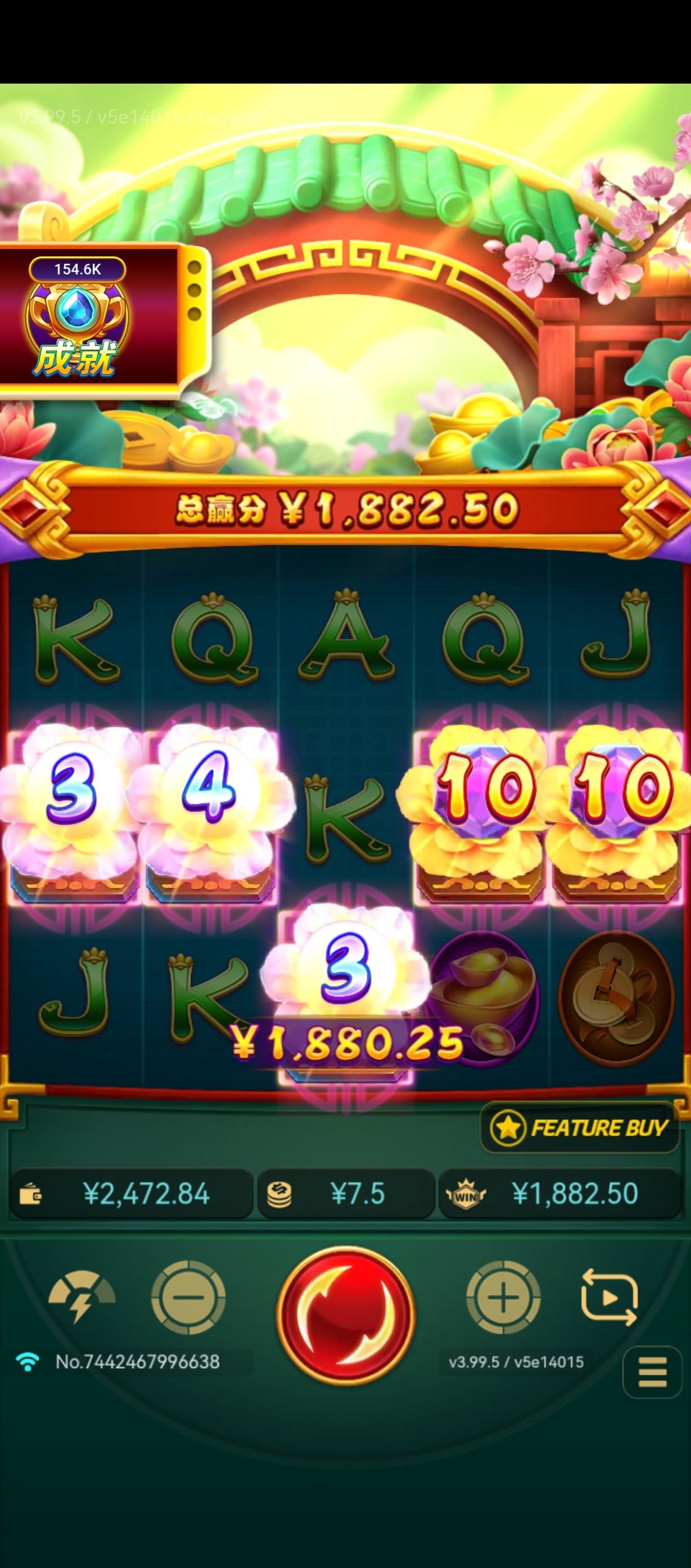Open the Feature Buy option
This screenshot has width=691, height=1568.
580,1128
